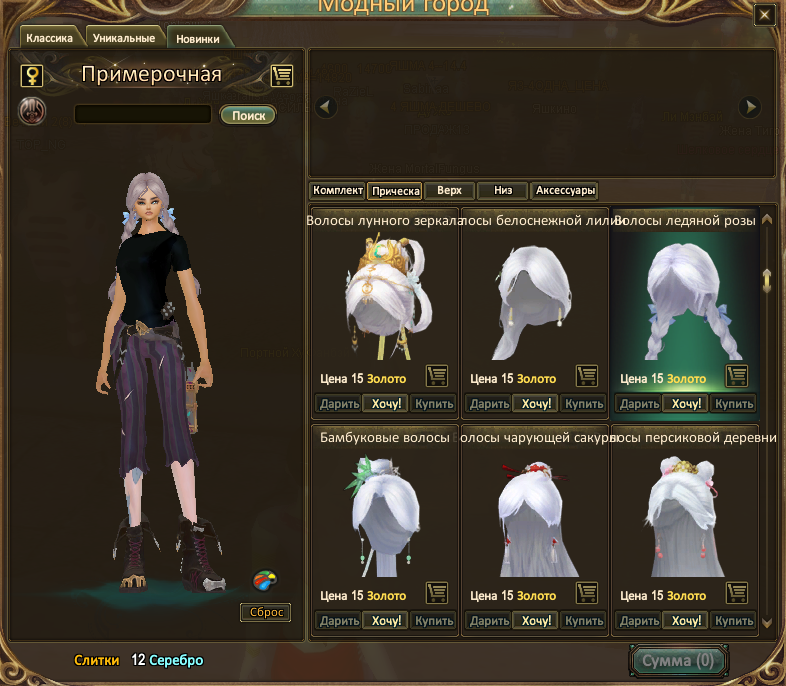This screenshot has height=686, width=786.
Task: Open the Уникальные tab
Action: pos(123,38)
